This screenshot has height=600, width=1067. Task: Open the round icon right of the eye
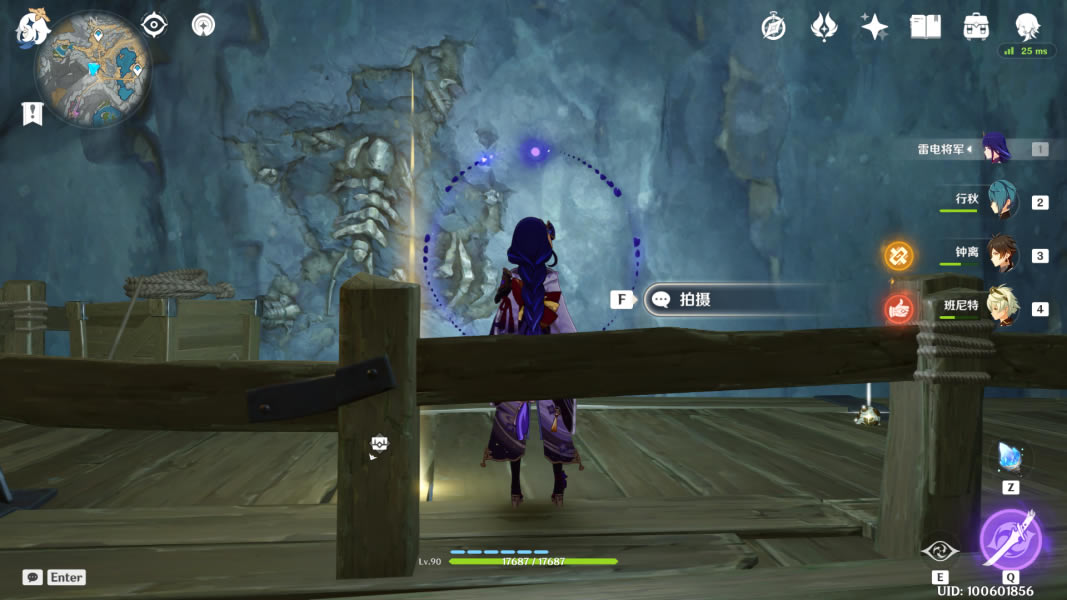click(203, 25)
